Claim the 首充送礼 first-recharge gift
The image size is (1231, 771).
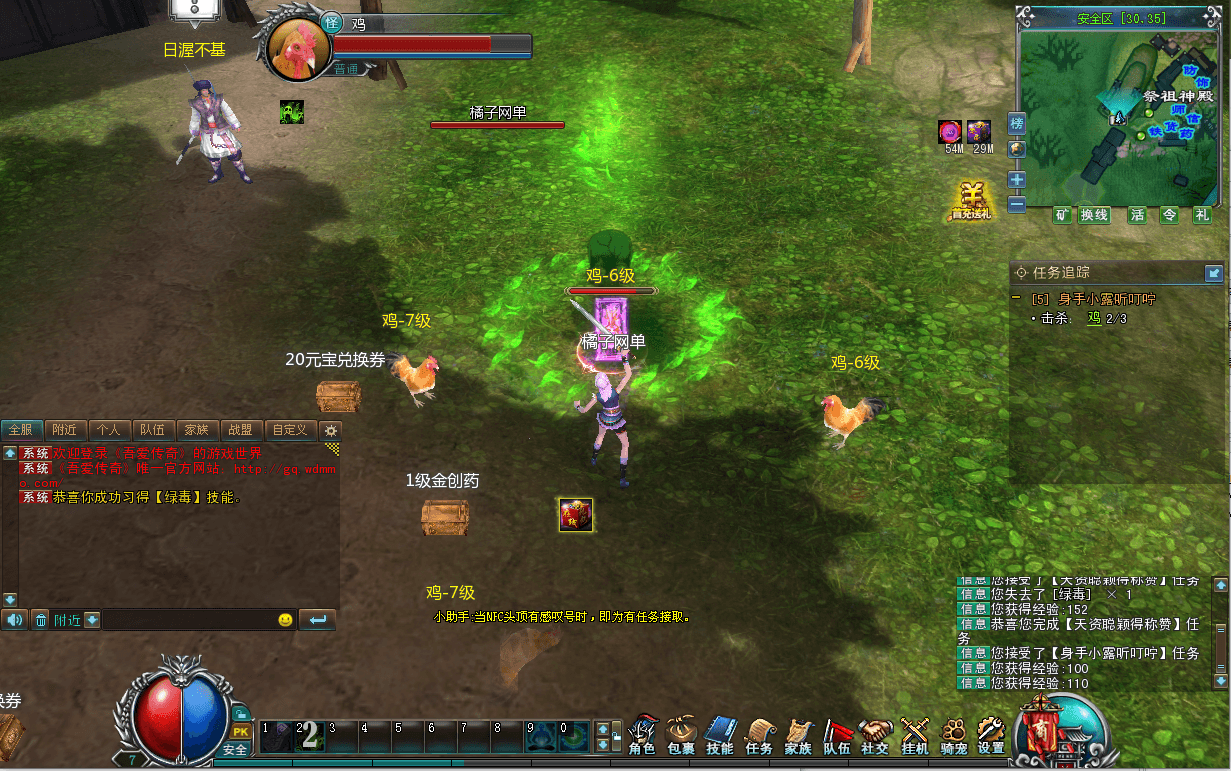coord(970,200)
